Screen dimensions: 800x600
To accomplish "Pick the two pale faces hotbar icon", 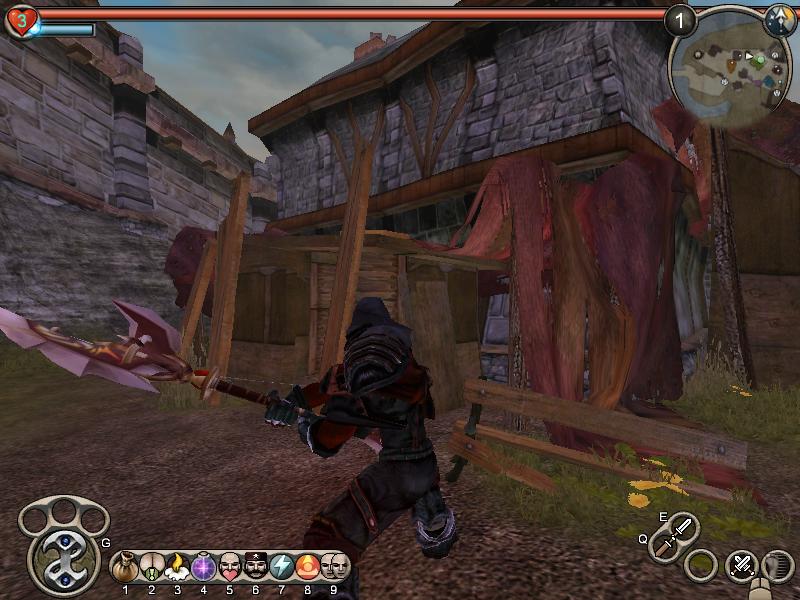I will [335, 566].
